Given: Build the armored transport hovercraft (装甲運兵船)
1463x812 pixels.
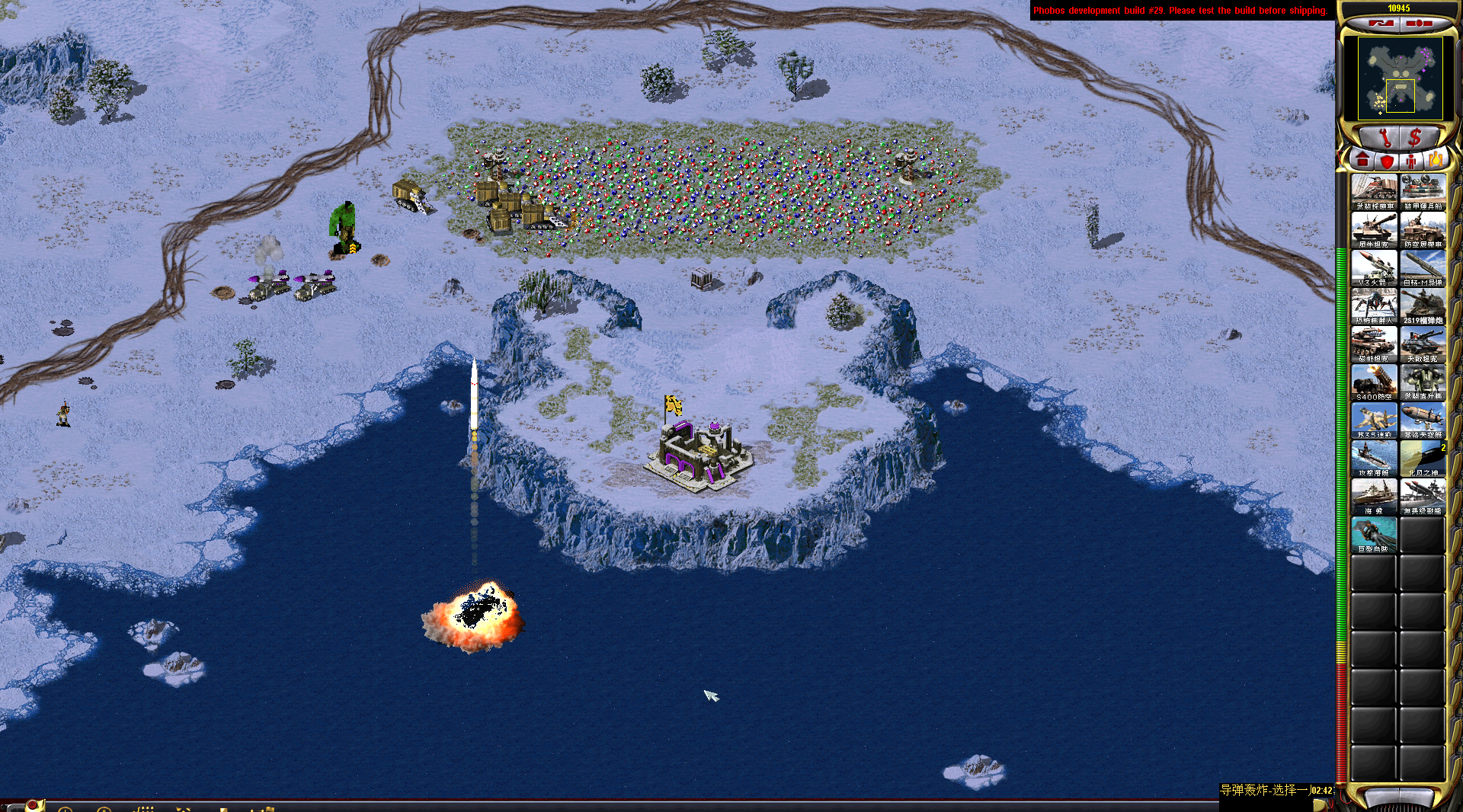Looking at the screenshot, I should (1423, 191).
